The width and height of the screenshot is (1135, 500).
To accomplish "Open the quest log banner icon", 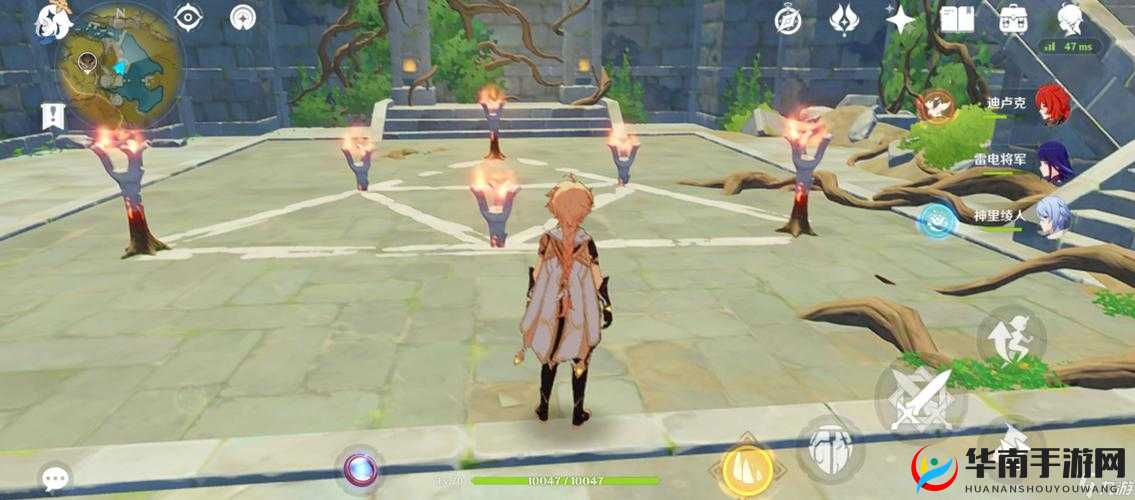I will [x=53, y=117].
